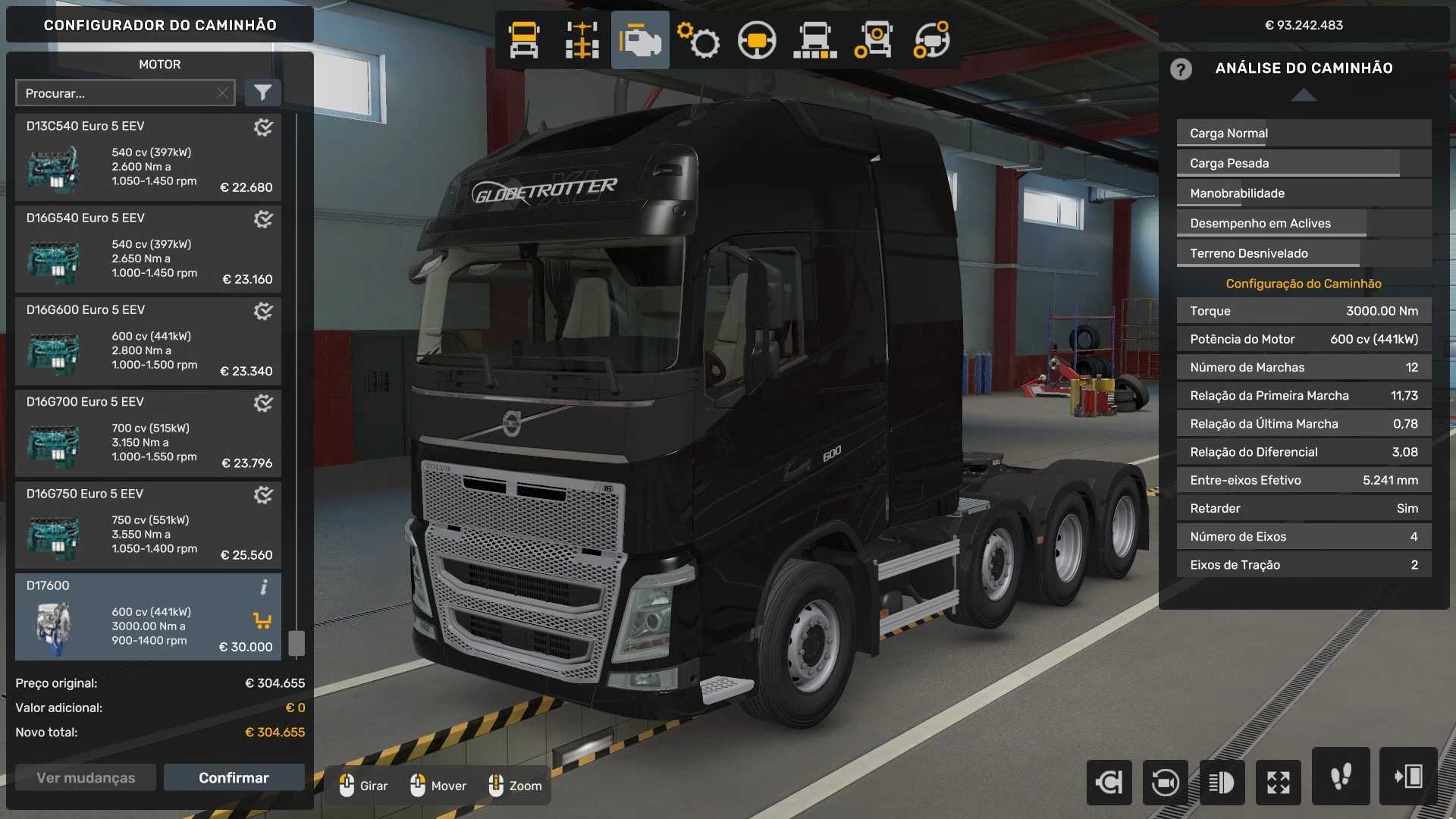This screenshot has width=1456, height=819.
Task: Pick the D16G600 Euro 5 EEV engine
Action: 148,341
